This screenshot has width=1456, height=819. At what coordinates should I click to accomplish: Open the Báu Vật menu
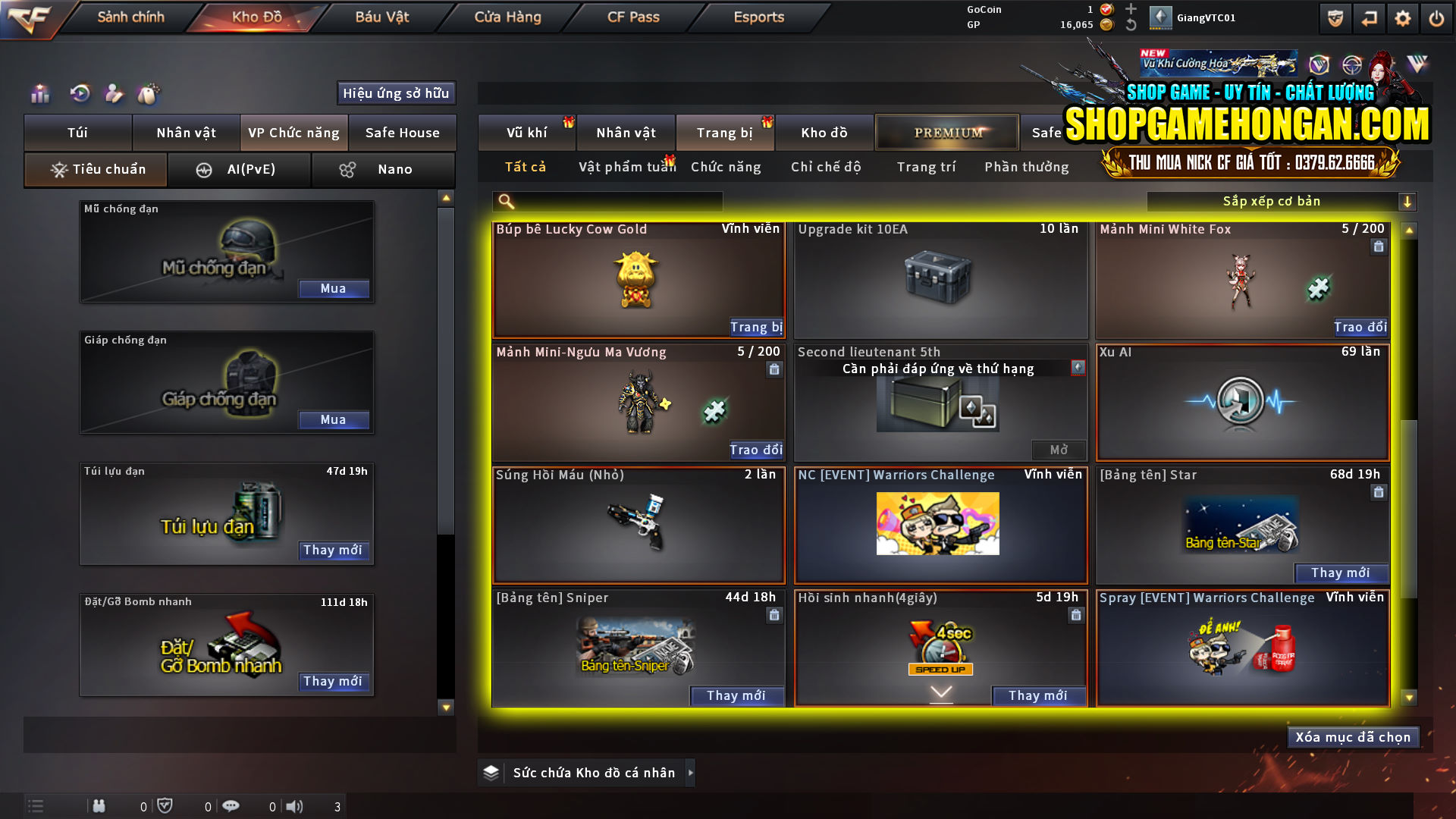click(x=381, y=17)
